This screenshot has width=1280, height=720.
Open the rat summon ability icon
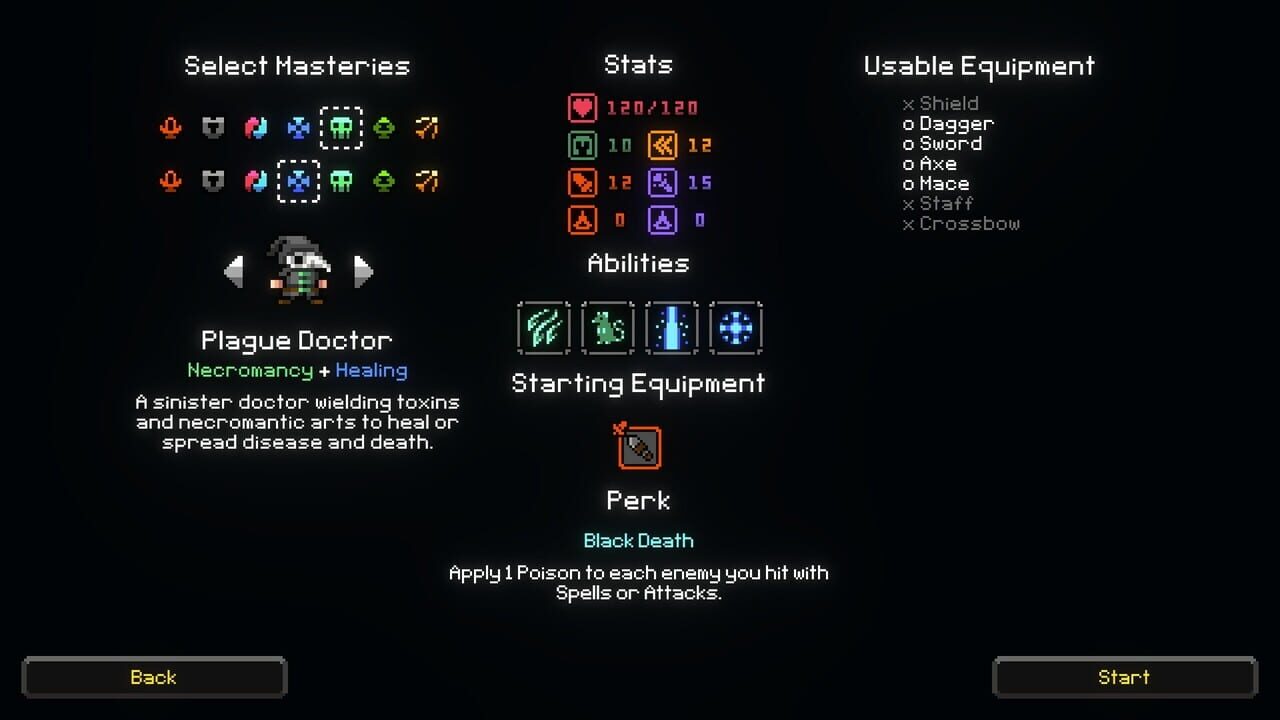607,328
